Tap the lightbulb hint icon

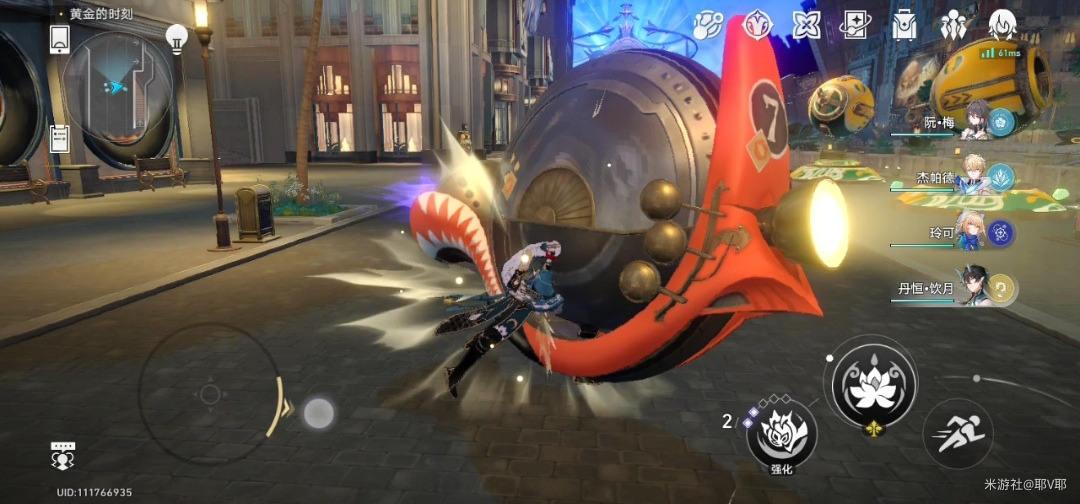point(177,39)
